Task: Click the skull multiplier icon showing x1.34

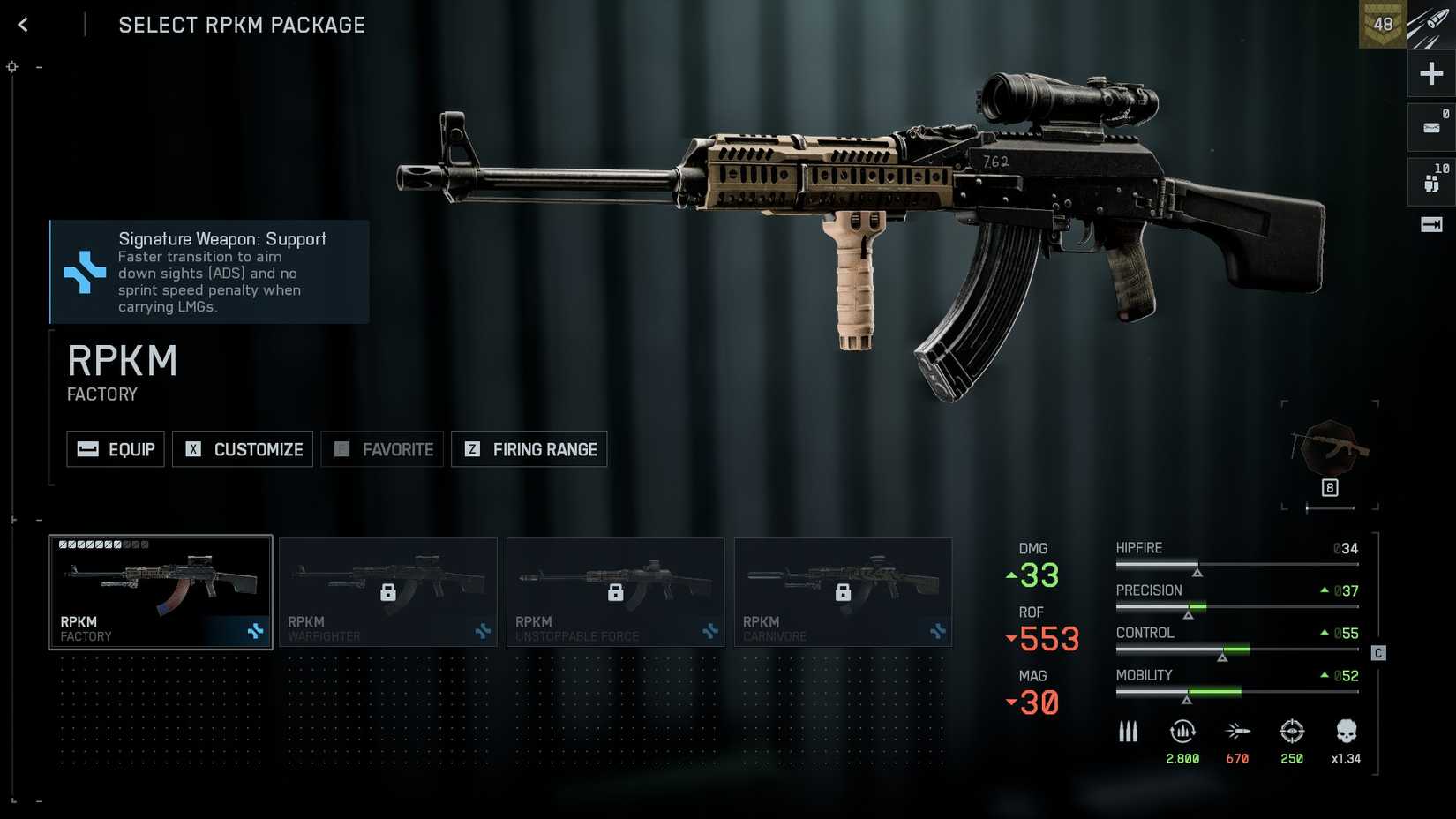Action: pyautogui.click(x=1345, y=731)
